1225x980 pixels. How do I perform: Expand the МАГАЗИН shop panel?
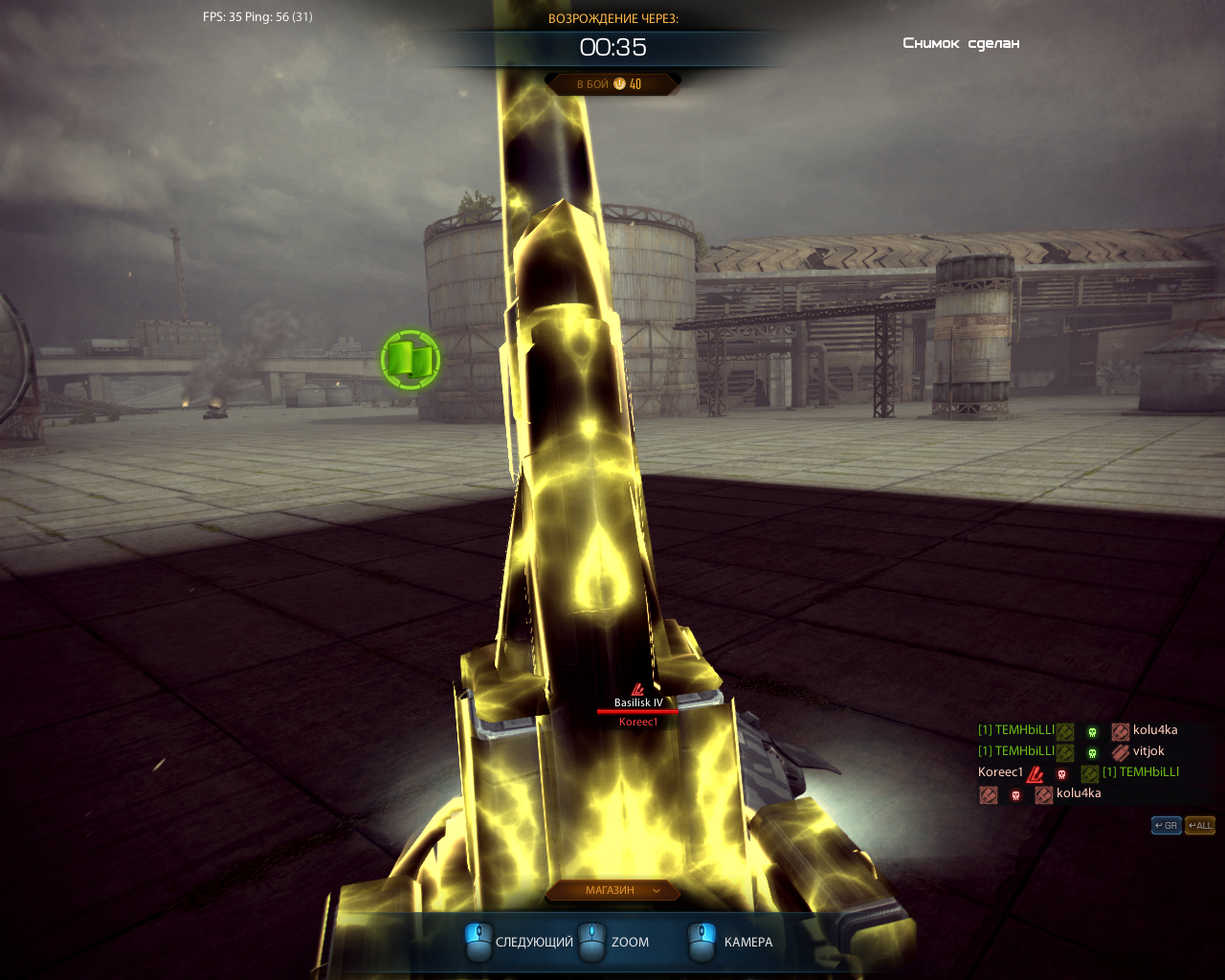[x=612, y=891]
